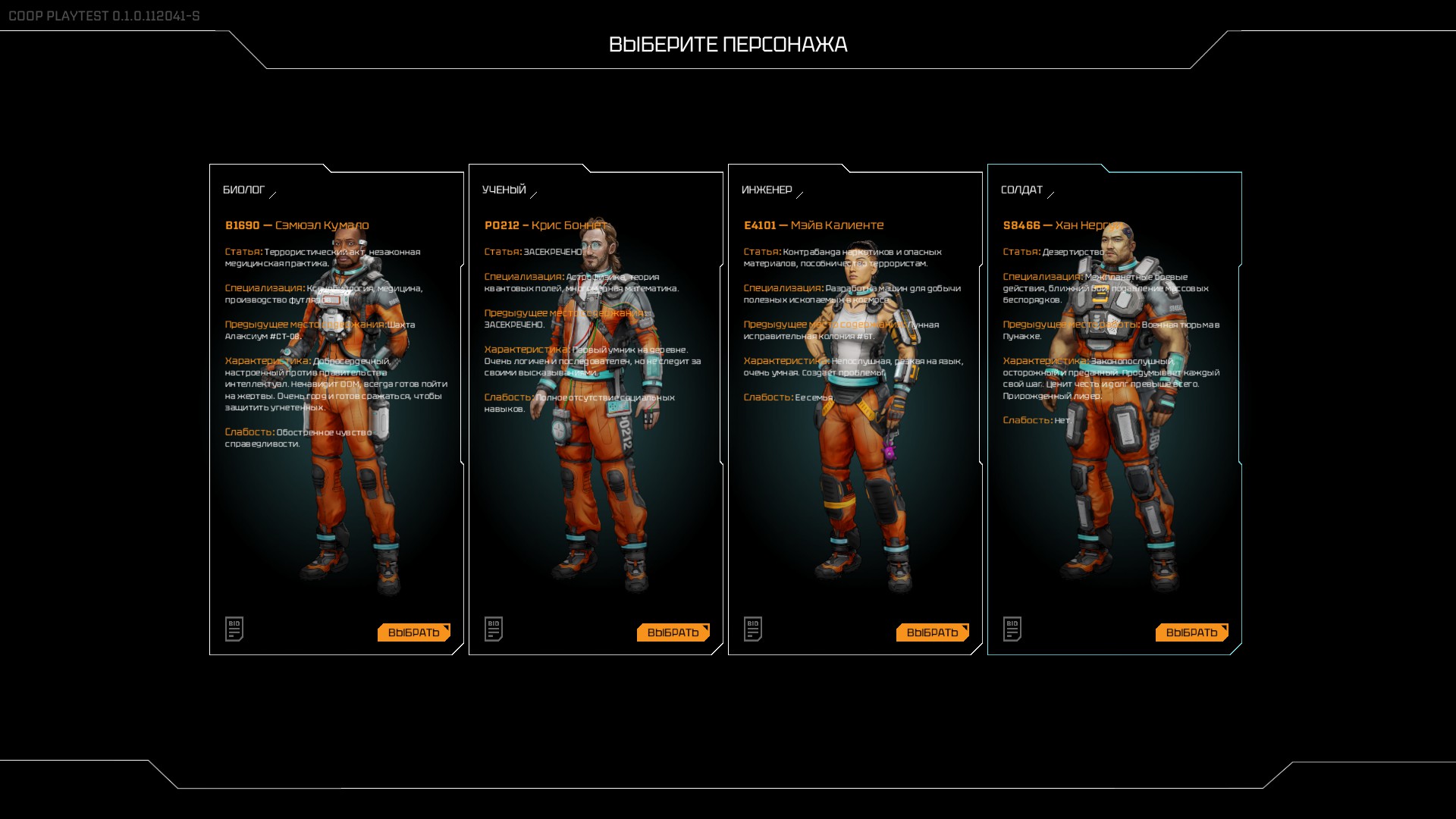The height and width of the screenshot is (819, 1456).
Task: Choose the Biologist with the ВЫБРАТЬ button
Action: tap(413, 632)
